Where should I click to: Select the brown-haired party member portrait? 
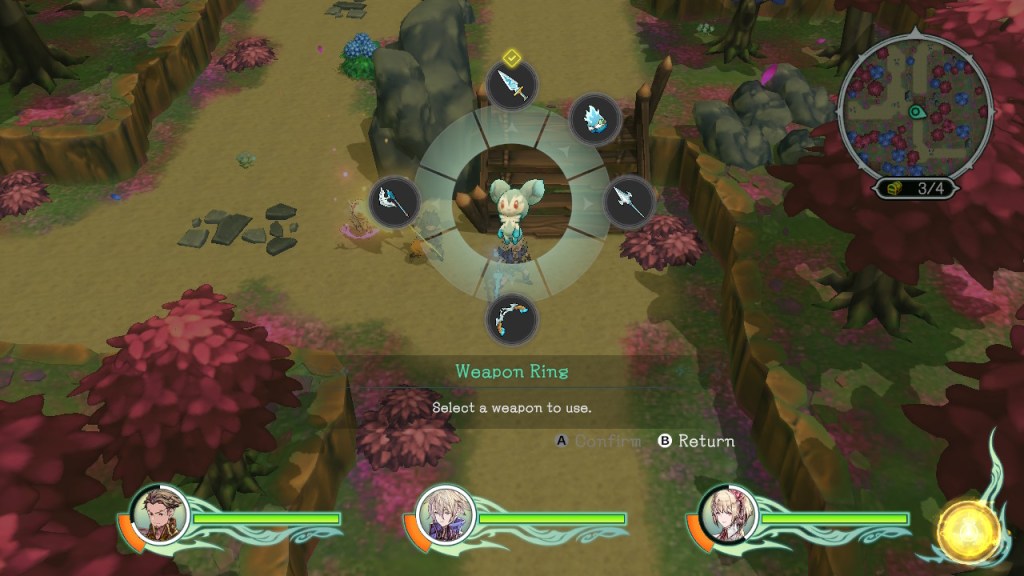(x=160, y=513)
